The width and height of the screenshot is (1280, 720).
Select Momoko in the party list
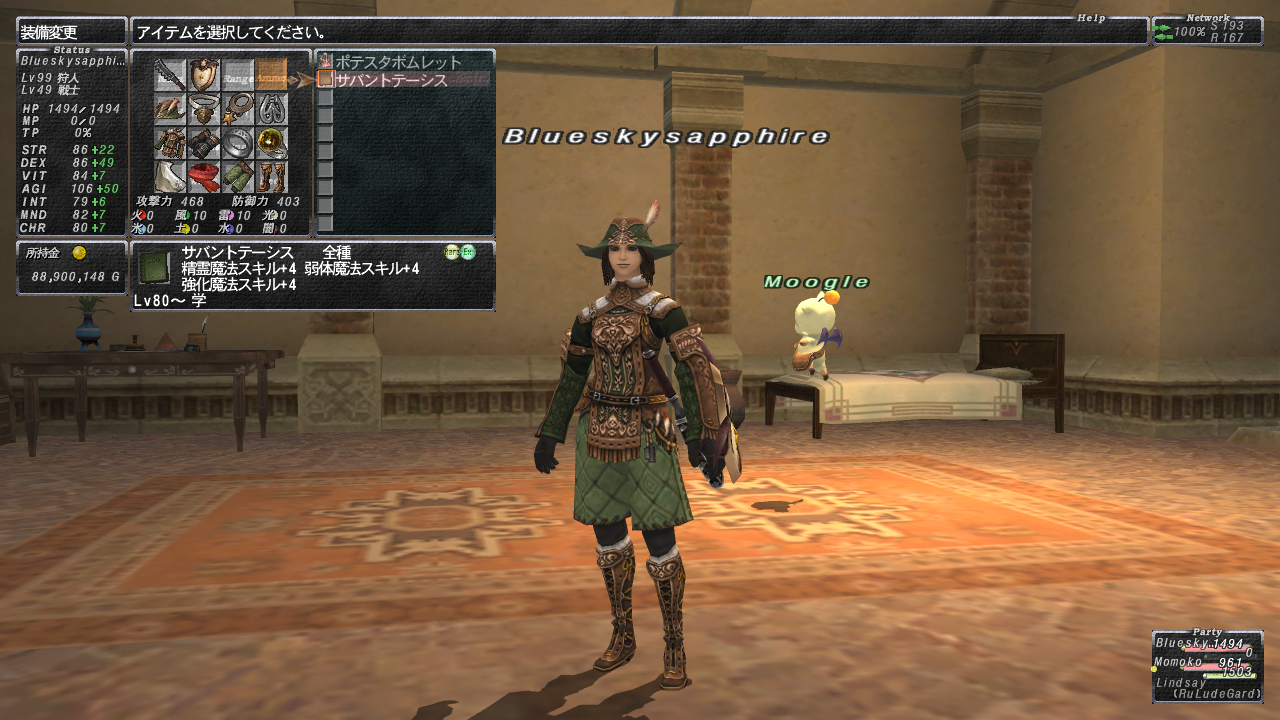point(1182,662)
